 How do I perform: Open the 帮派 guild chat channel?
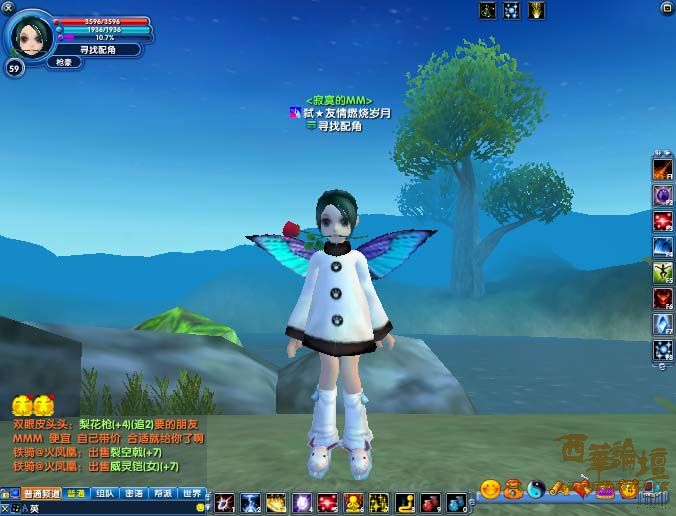[164, 493]
